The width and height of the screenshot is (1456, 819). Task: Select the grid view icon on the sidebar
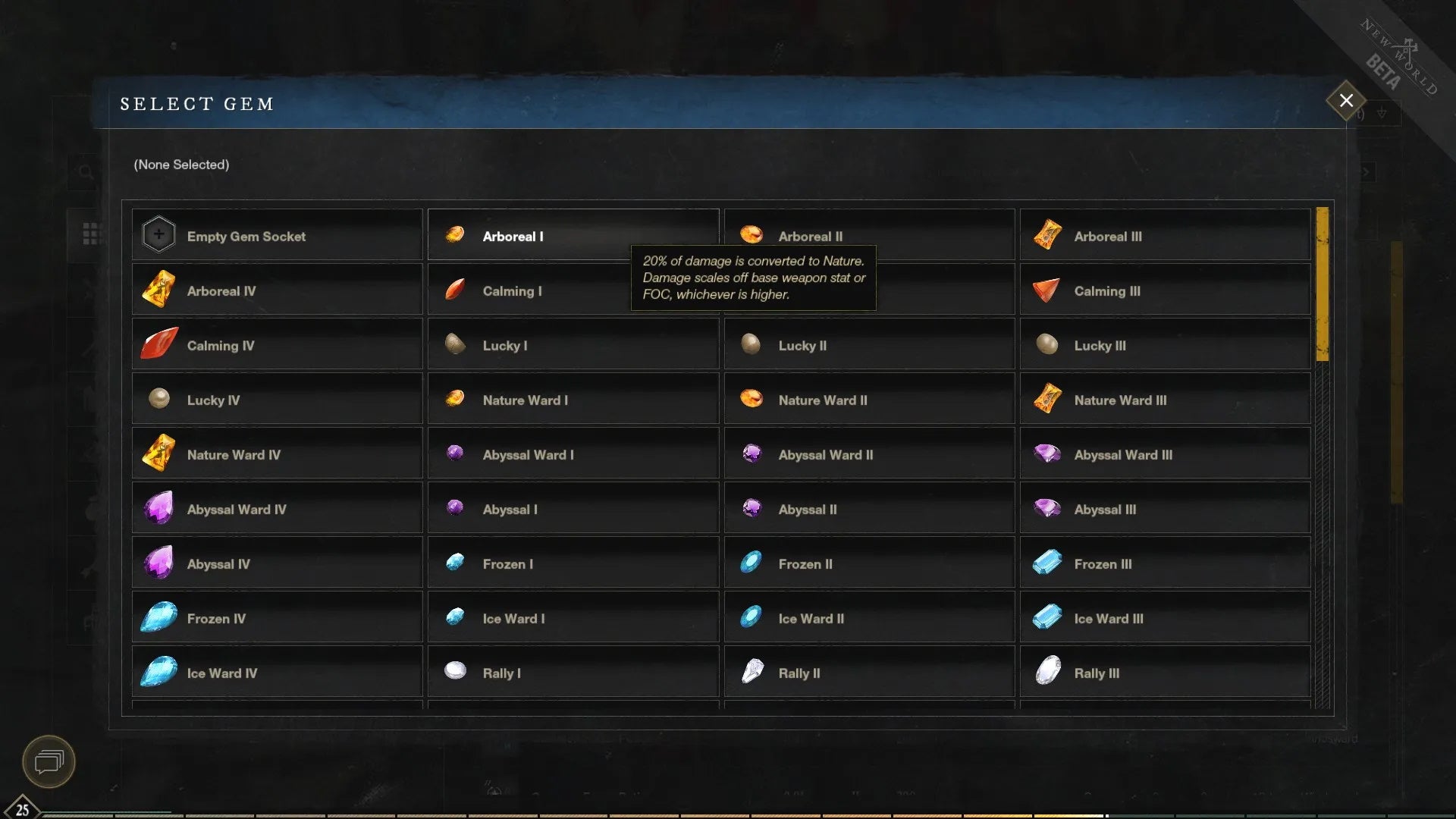click(x=93, y=235)
